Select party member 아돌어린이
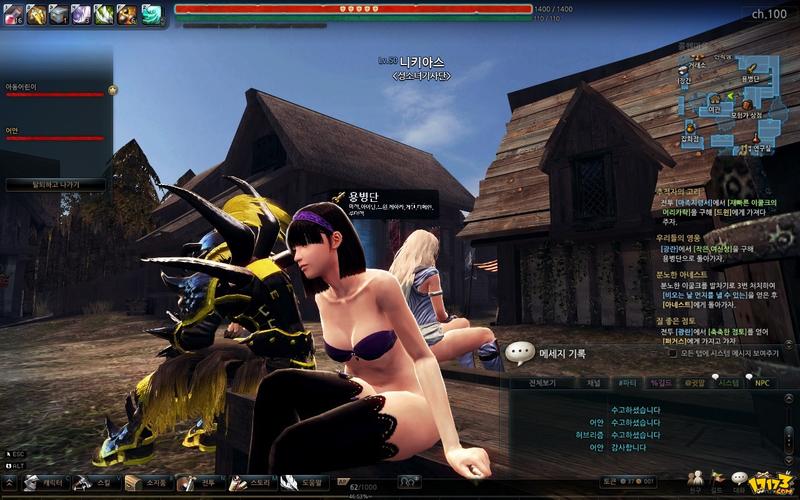 tap(55, 90)
